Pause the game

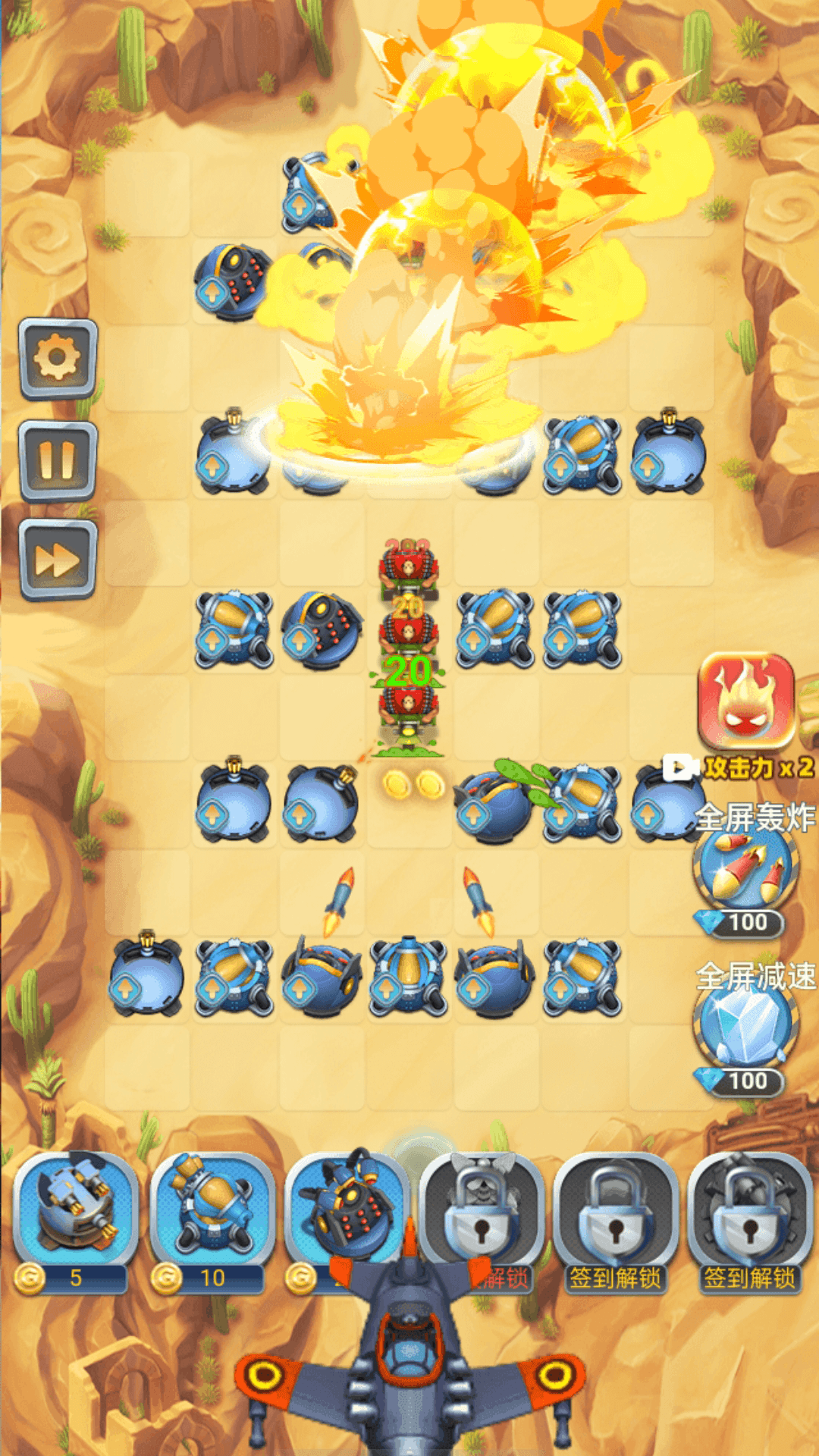coord(58,460)
